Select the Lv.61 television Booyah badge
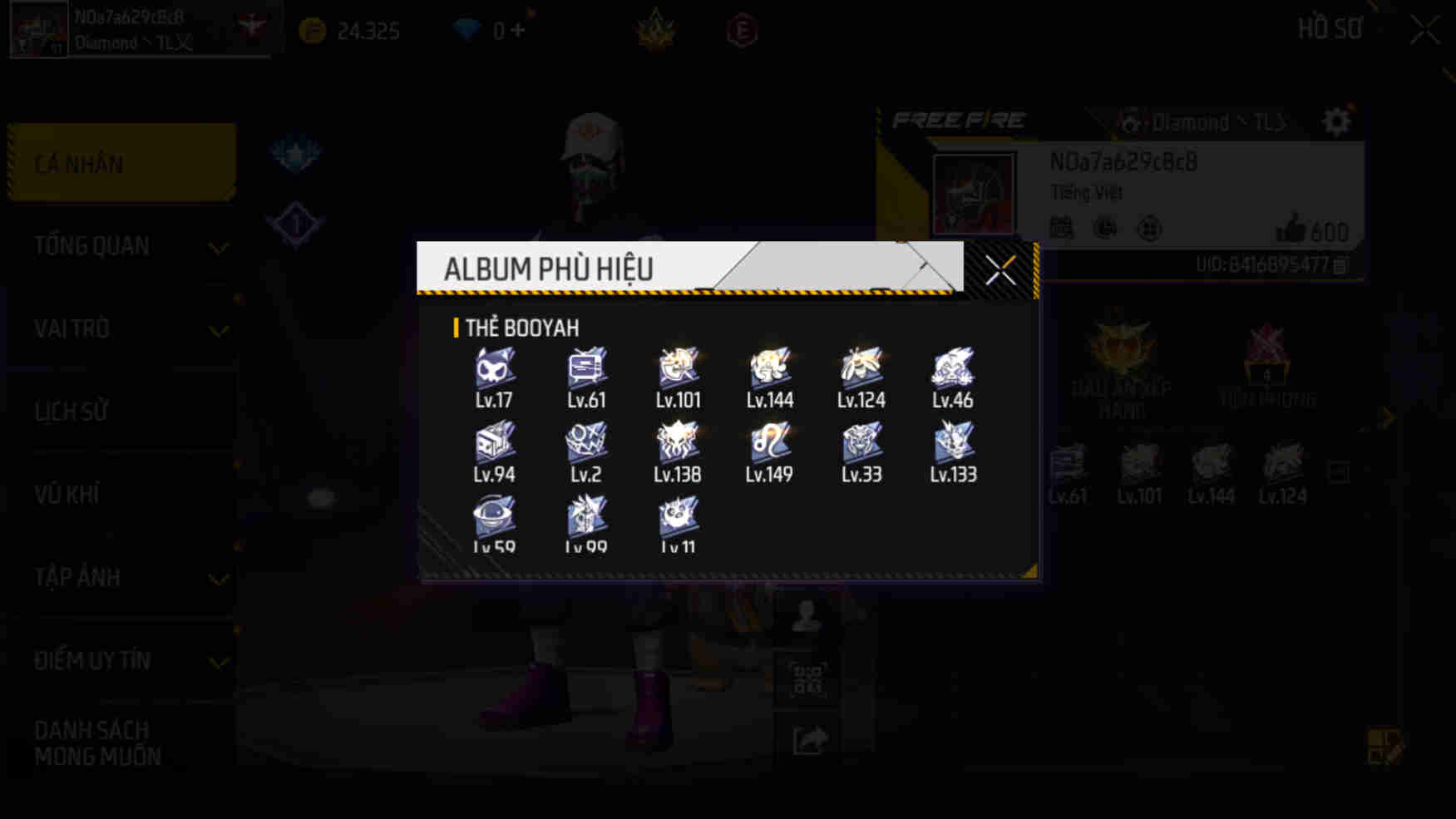The image size is (1456, 819). click(586, 368)
